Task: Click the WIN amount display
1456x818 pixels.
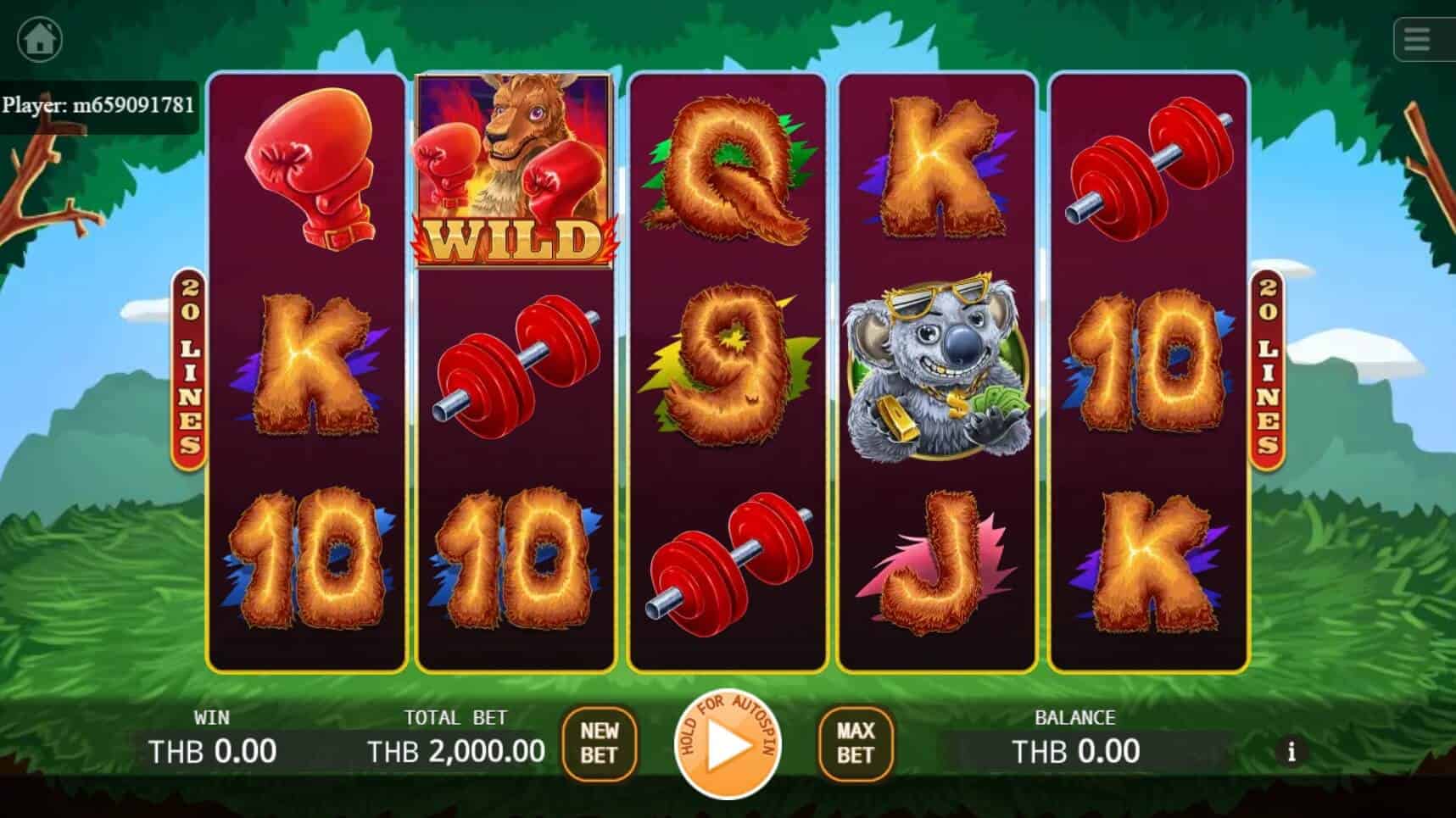Action: 212,750
